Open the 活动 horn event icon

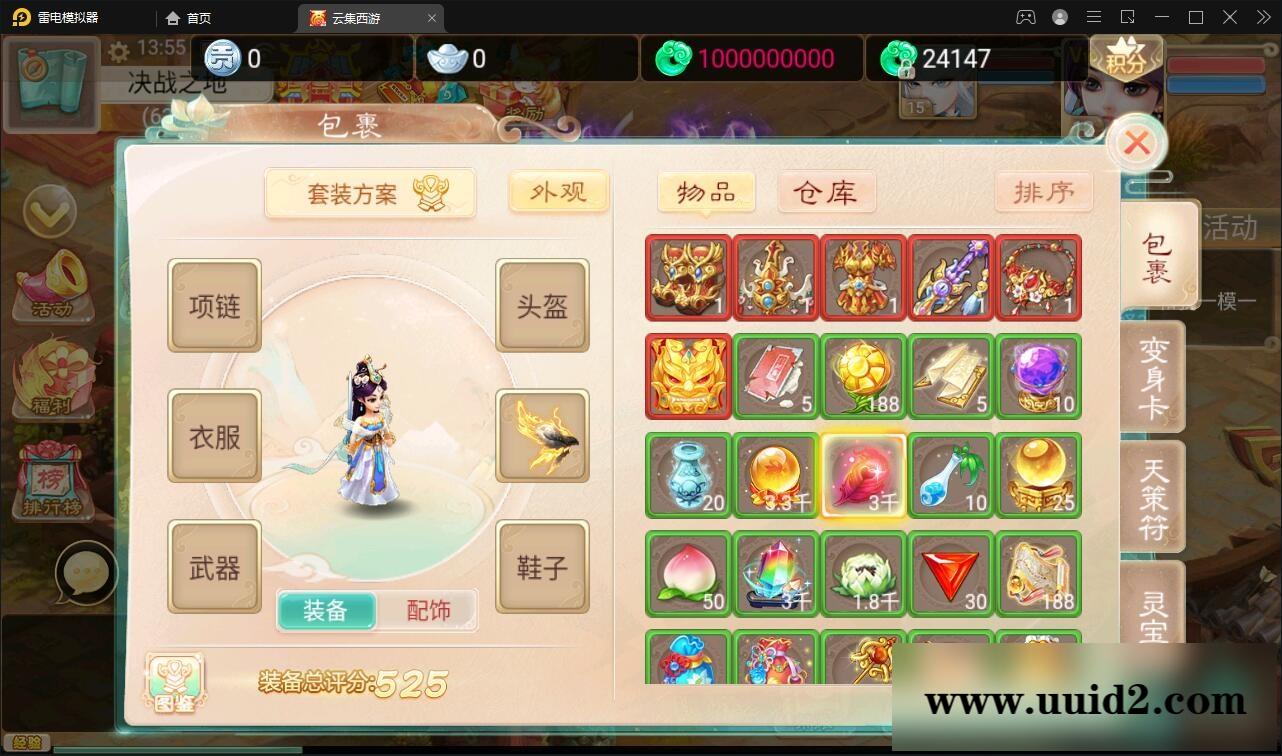click(52, 287)
